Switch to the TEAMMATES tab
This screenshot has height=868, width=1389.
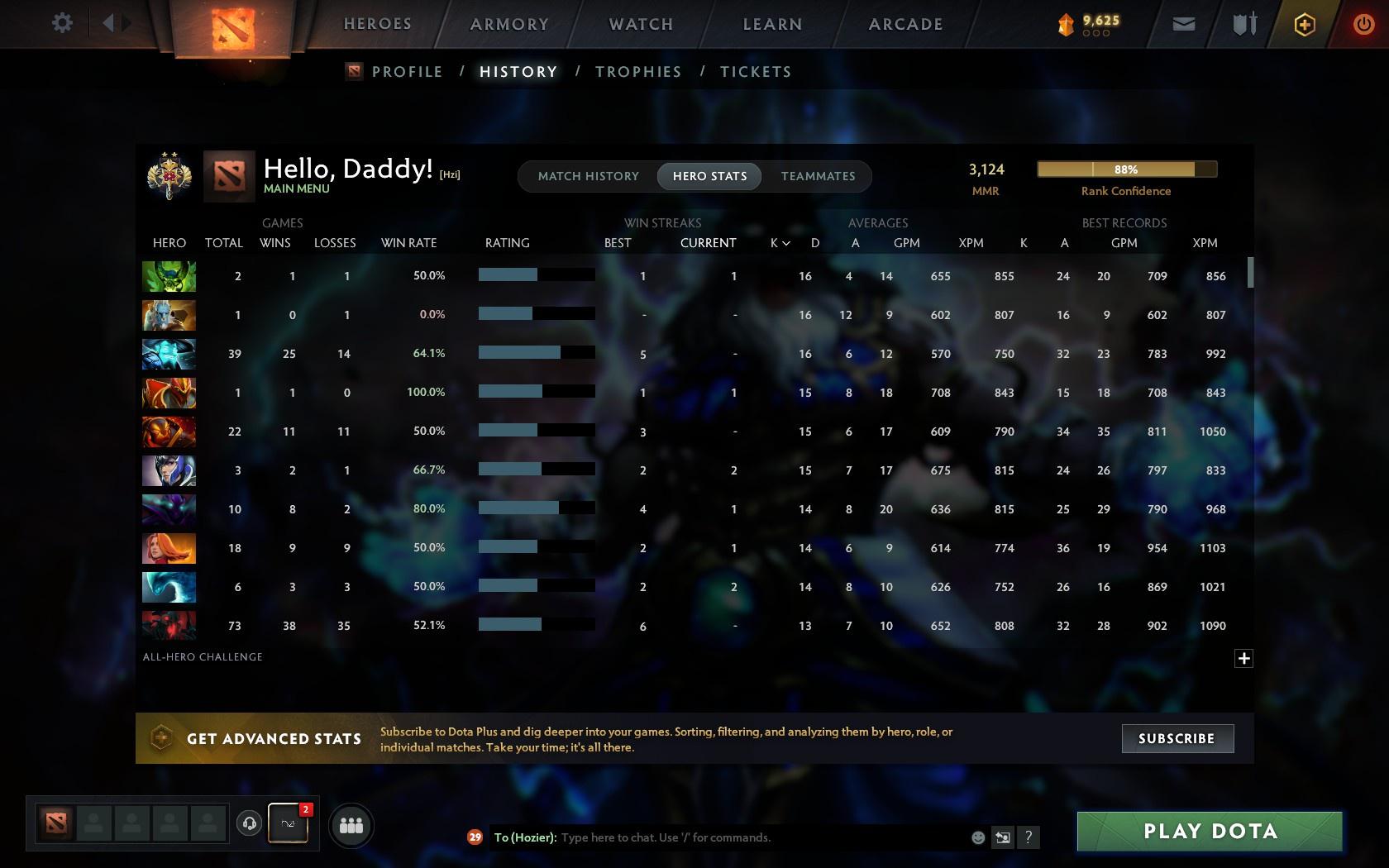coord(817,176)
